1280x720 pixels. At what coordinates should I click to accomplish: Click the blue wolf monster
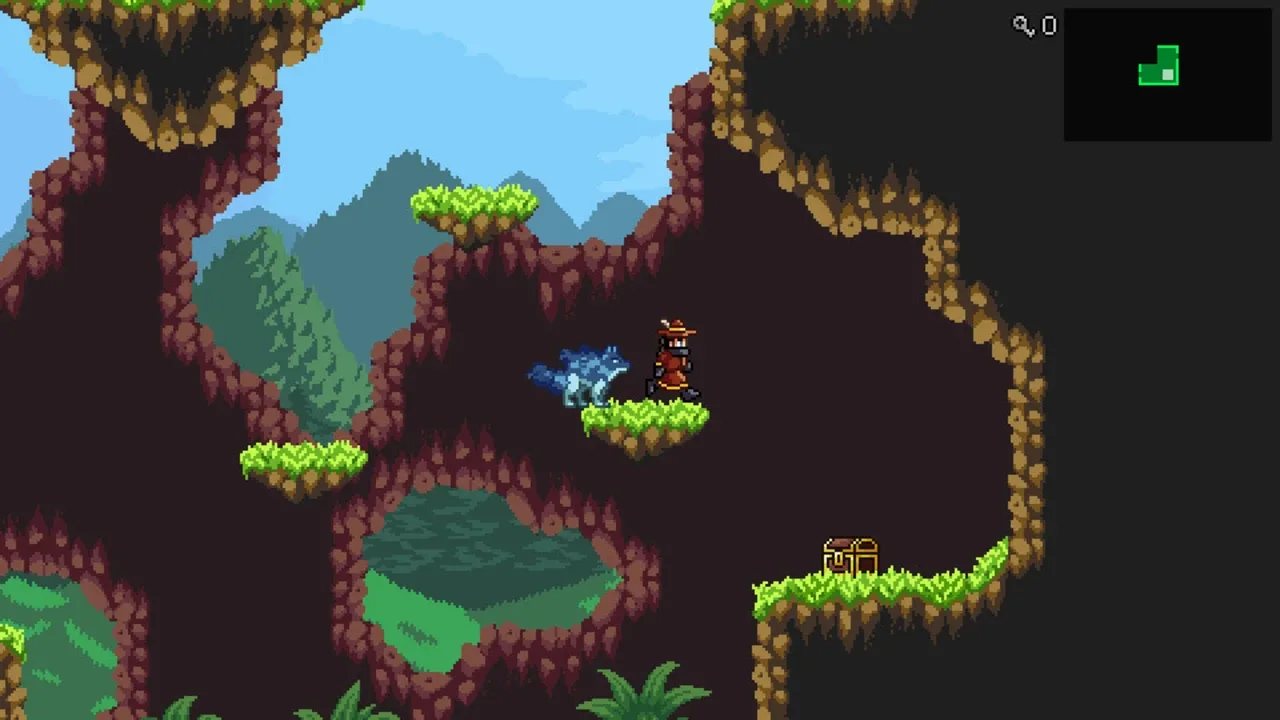coord(590,375)
